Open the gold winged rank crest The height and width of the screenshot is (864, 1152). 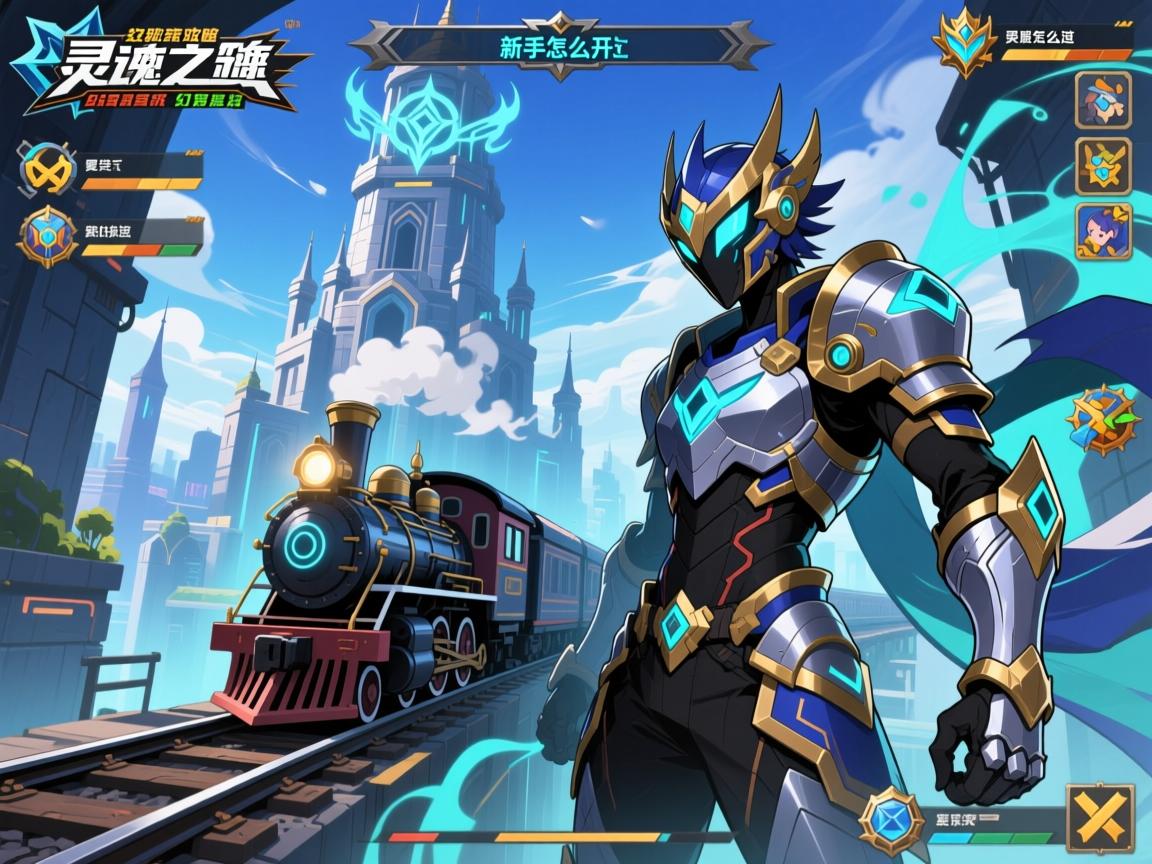click(x=965, y=41)
